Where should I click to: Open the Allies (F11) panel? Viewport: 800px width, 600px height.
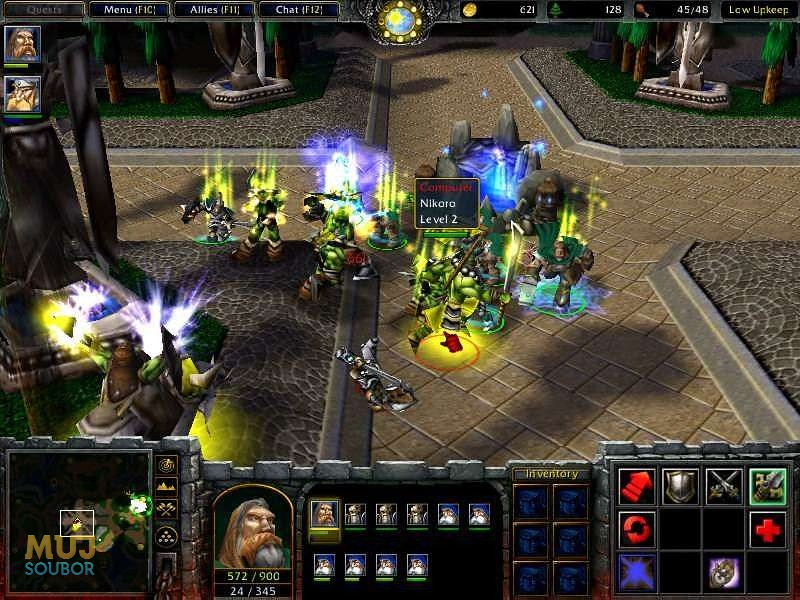pos(212,10)
